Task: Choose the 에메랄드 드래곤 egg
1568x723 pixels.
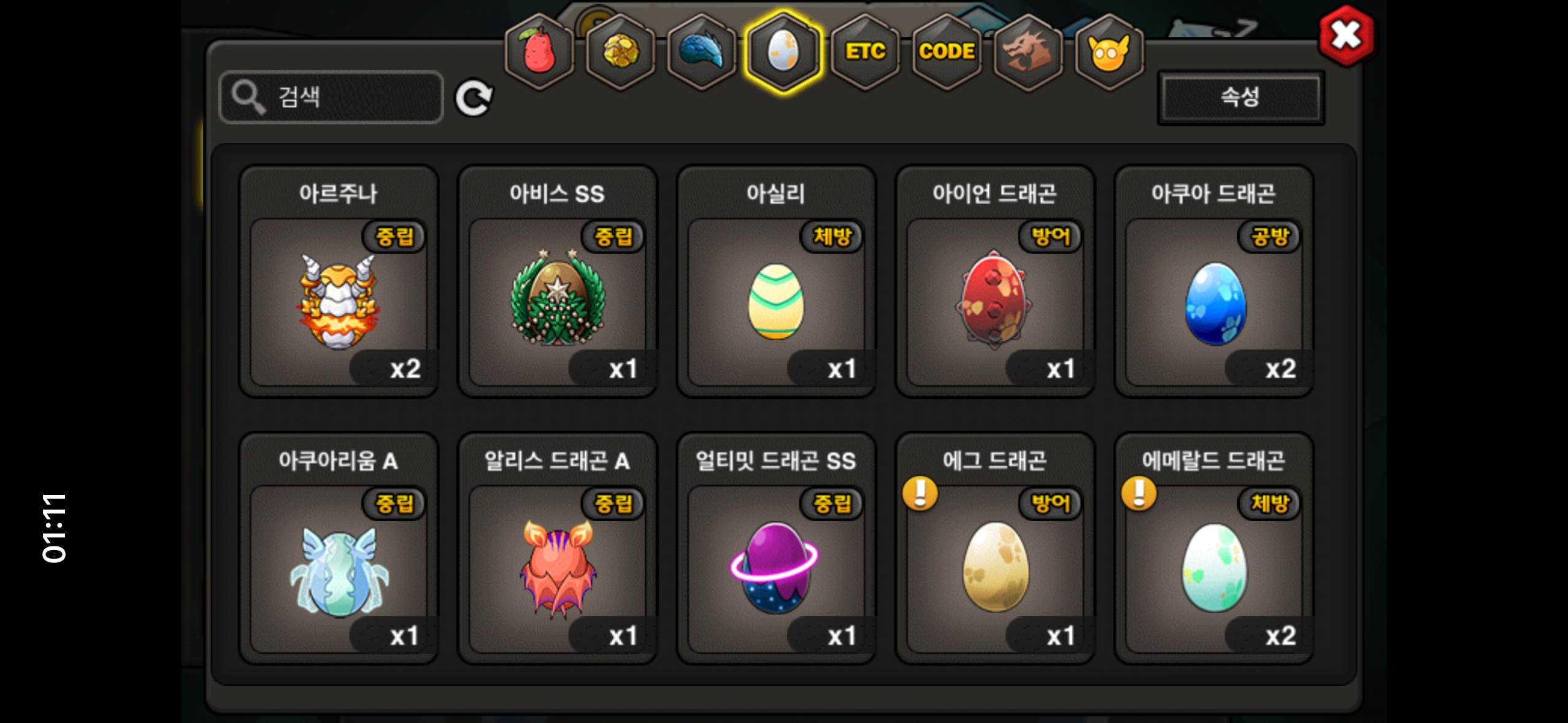Action: [x=1214, y=568]
